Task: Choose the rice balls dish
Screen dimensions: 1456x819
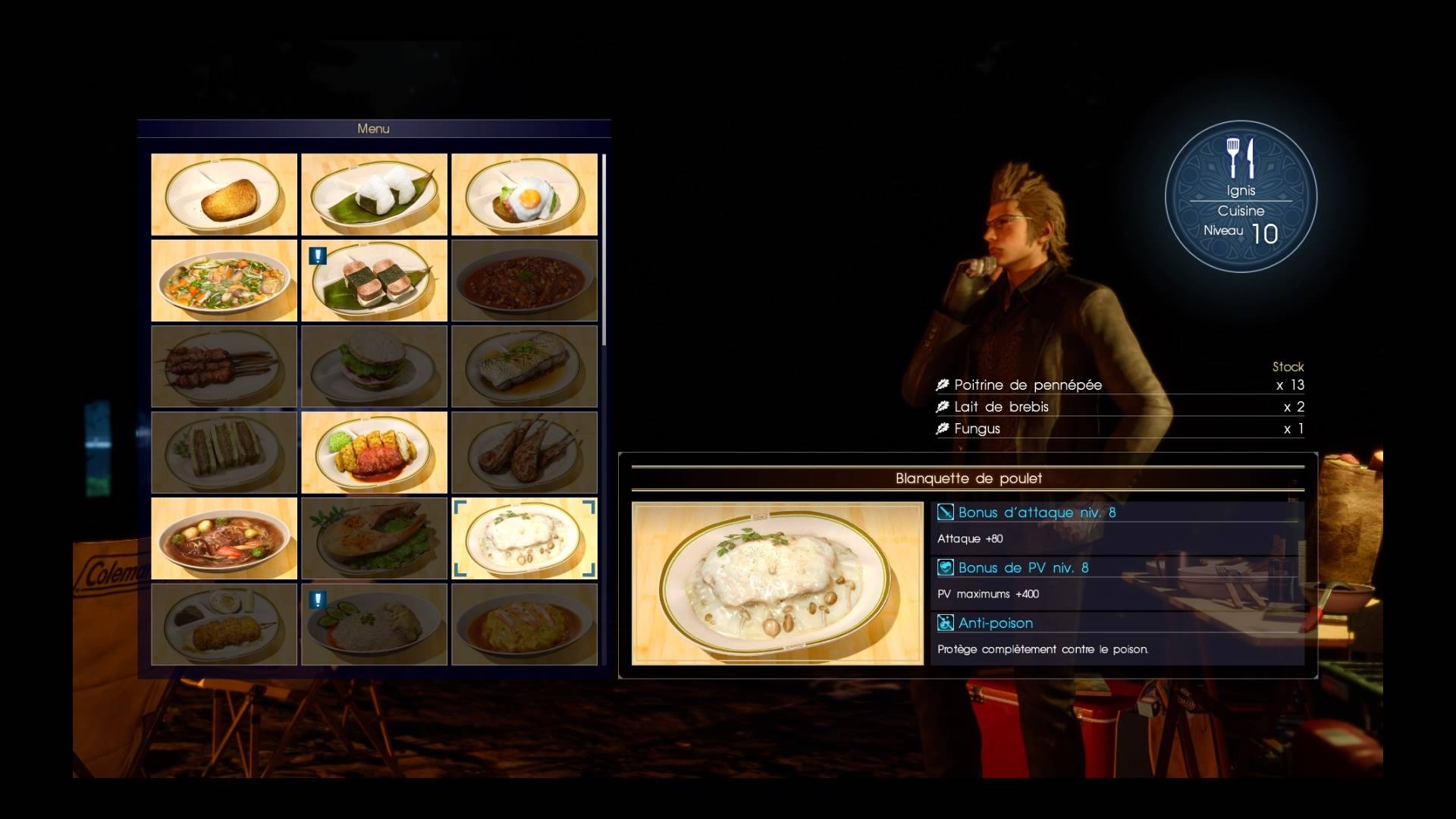Action: [374, 195]
